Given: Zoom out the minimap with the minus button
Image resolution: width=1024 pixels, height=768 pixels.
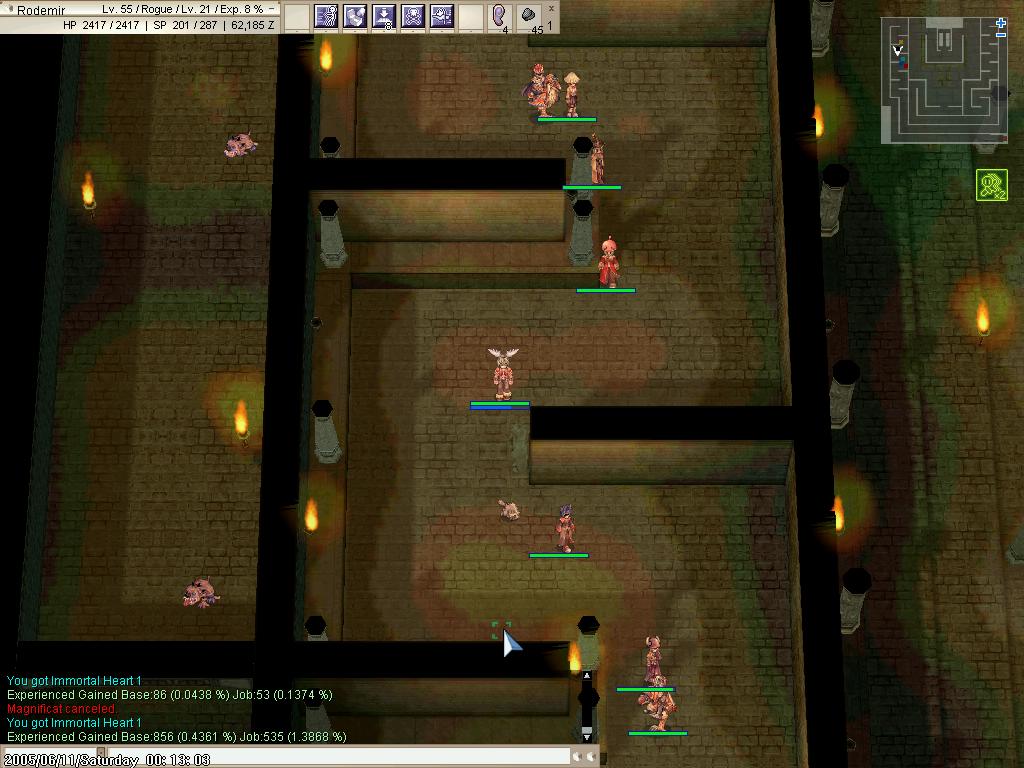Looking at the screenshot, I should click(1001, 35).
